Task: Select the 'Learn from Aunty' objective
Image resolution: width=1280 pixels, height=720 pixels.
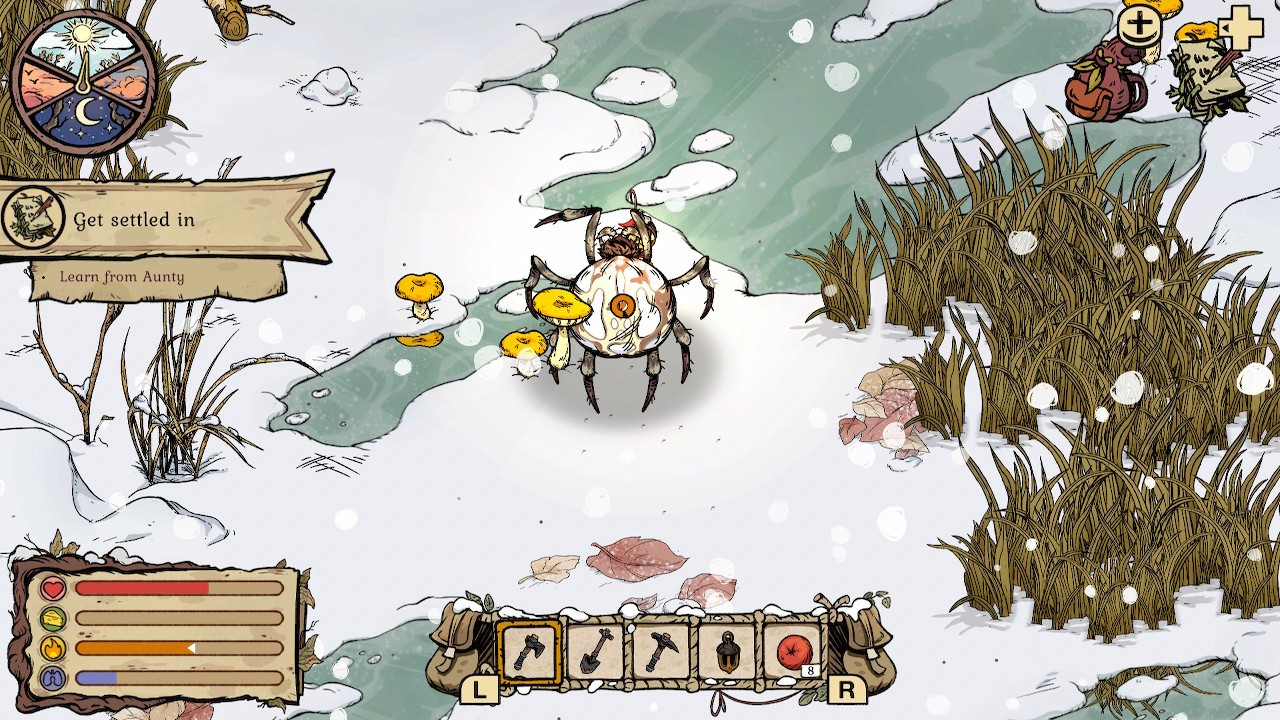Action: click(x=122, y=277)
